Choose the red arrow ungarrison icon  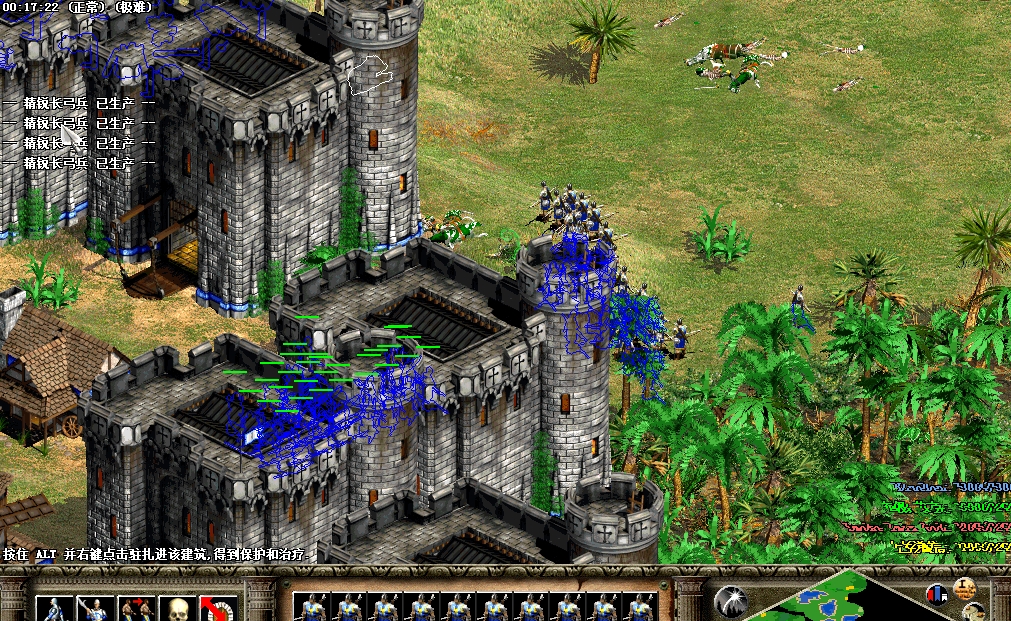click(217, 609)
